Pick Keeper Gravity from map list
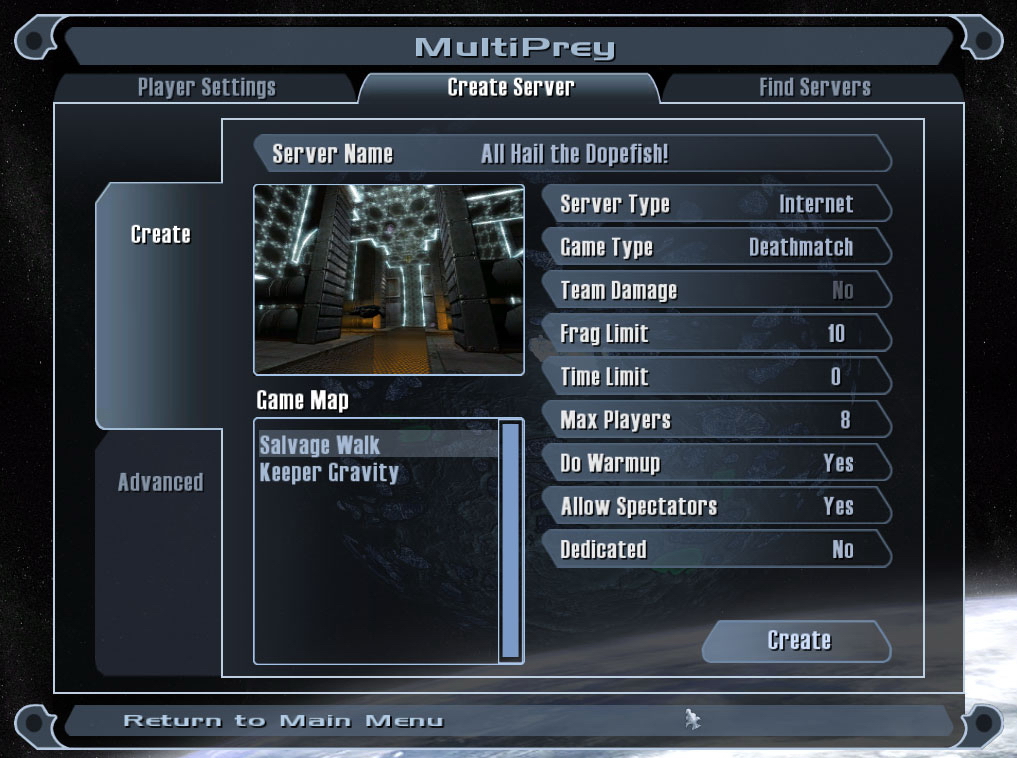Image resolution: width=1017 pixels, height=758 pixels. coord(329,472)
